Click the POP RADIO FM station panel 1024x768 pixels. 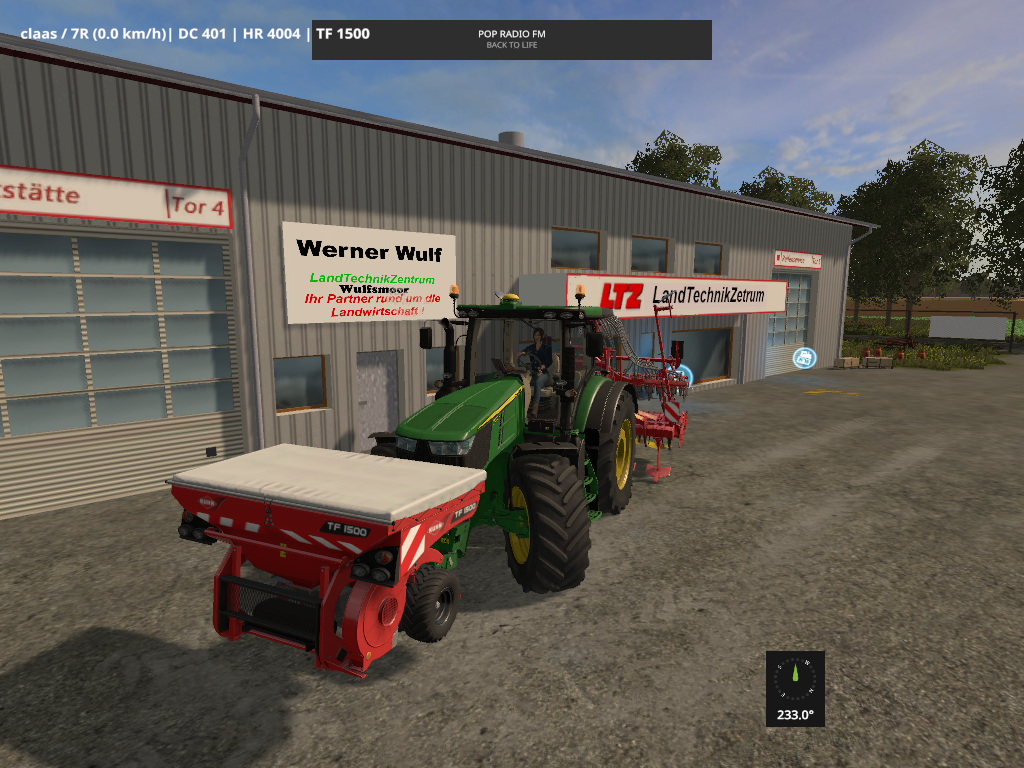pos(511,39)
